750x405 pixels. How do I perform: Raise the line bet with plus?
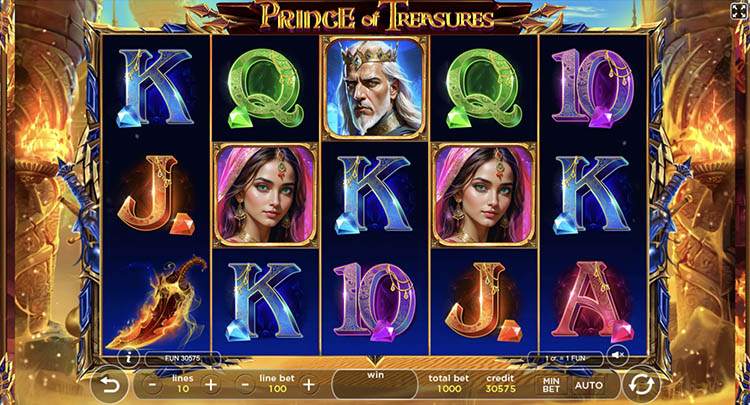tap(309, 384)
